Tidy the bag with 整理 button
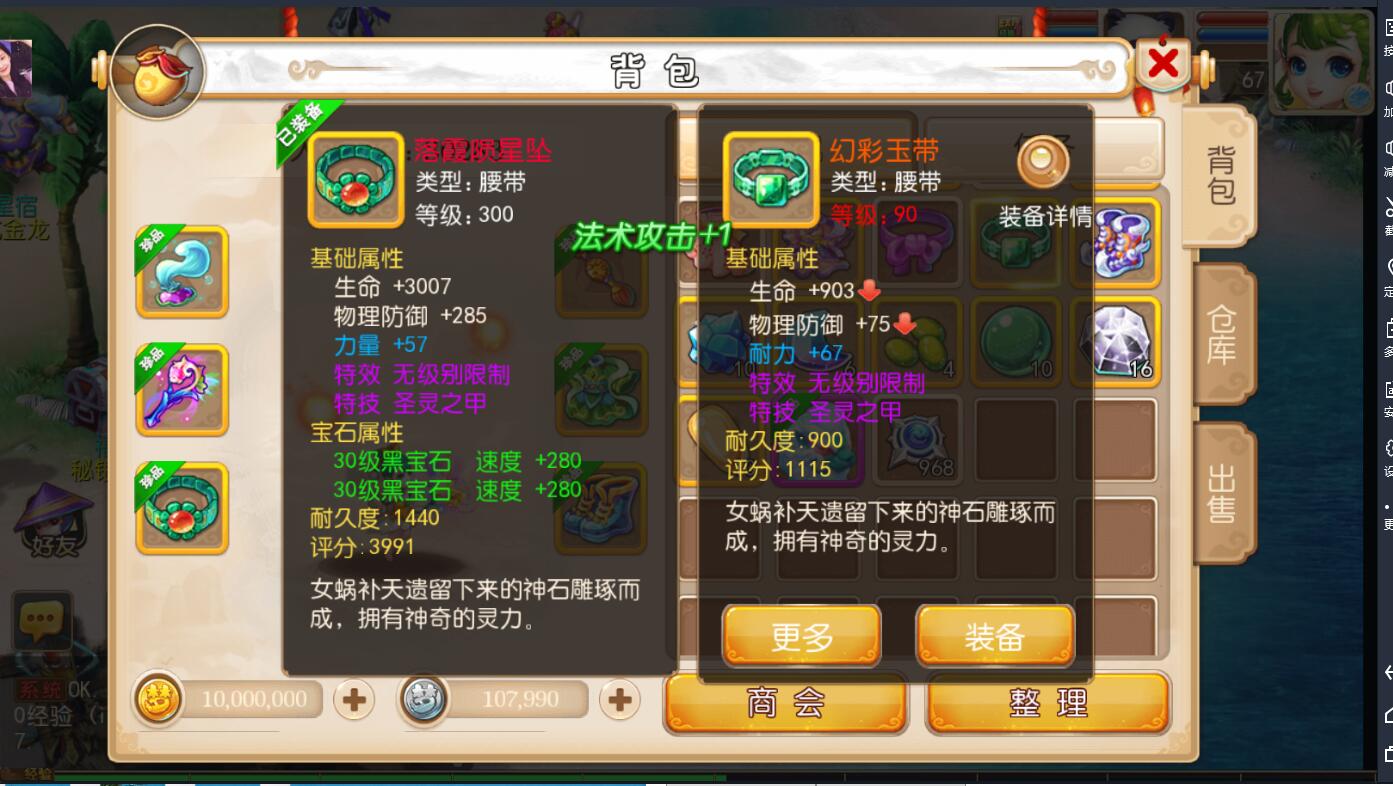The width and height of the screenshot is (1393, 786). pyautogui.click(x=1047, y=703)
